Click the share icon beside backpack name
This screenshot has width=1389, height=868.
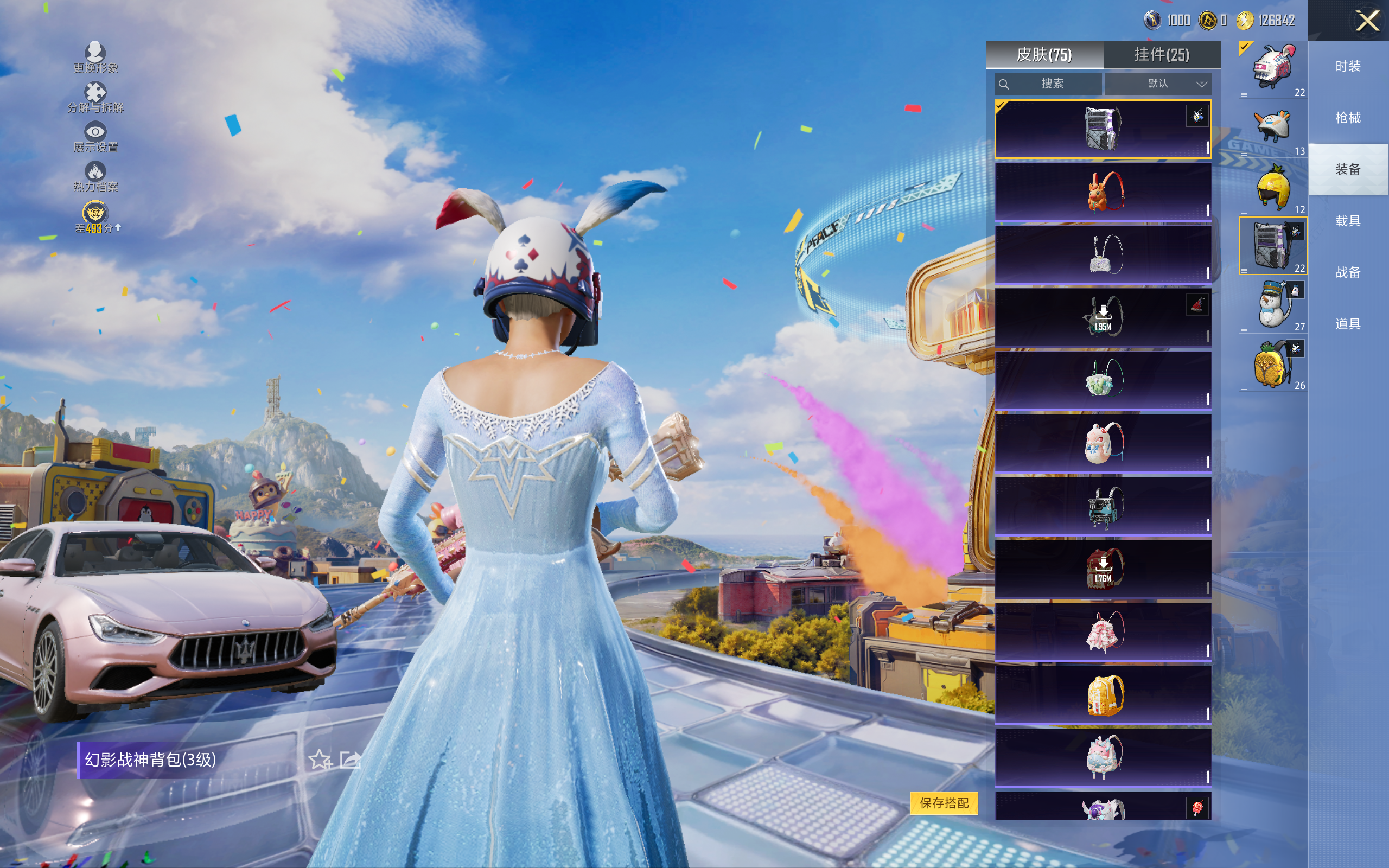click(350, 759)
